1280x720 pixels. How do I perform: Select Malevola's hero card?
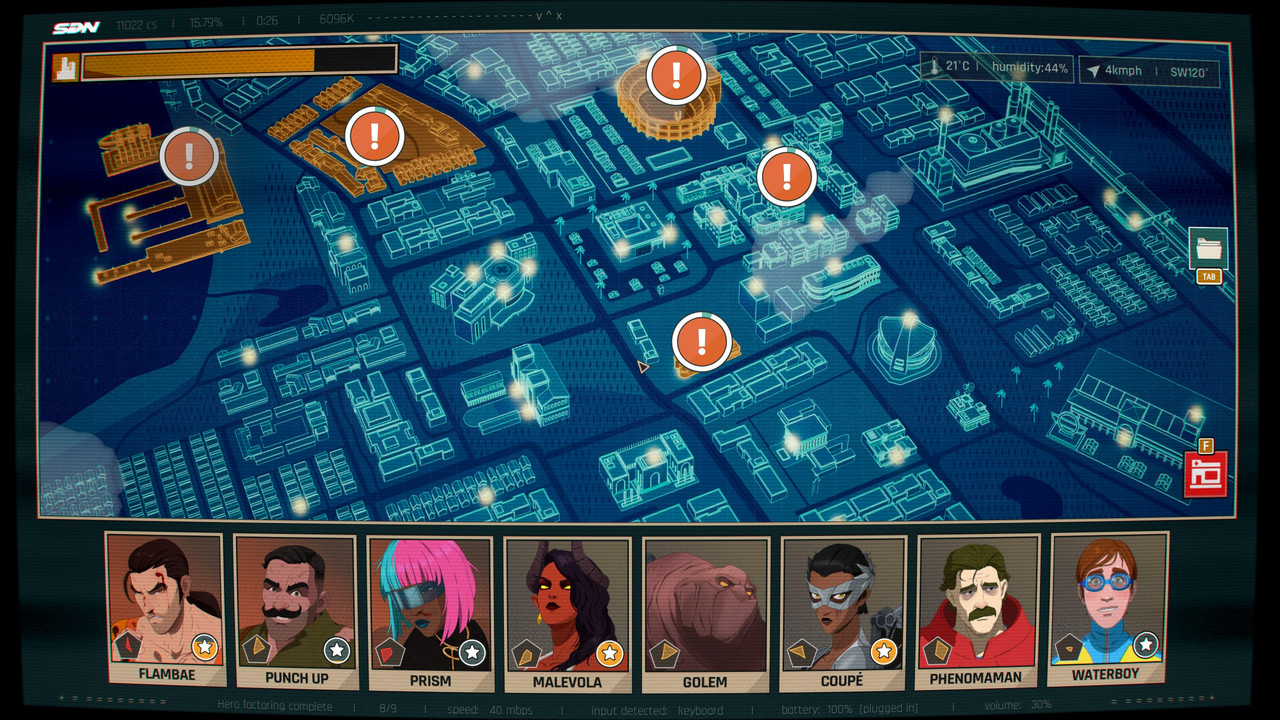pos(567,614)
